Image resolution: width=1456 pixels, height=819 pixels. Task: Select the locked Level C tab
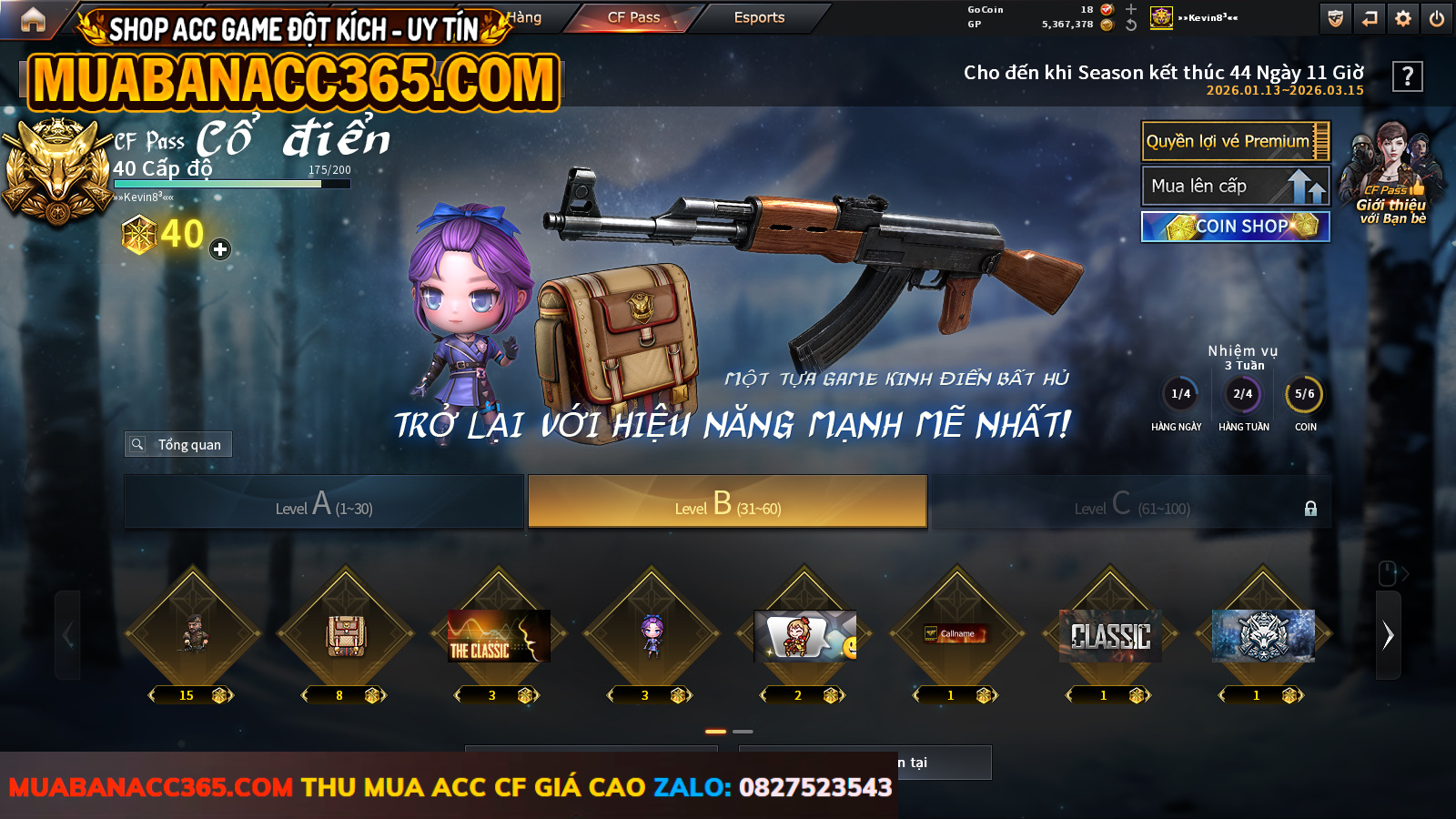pos(1131,502)
